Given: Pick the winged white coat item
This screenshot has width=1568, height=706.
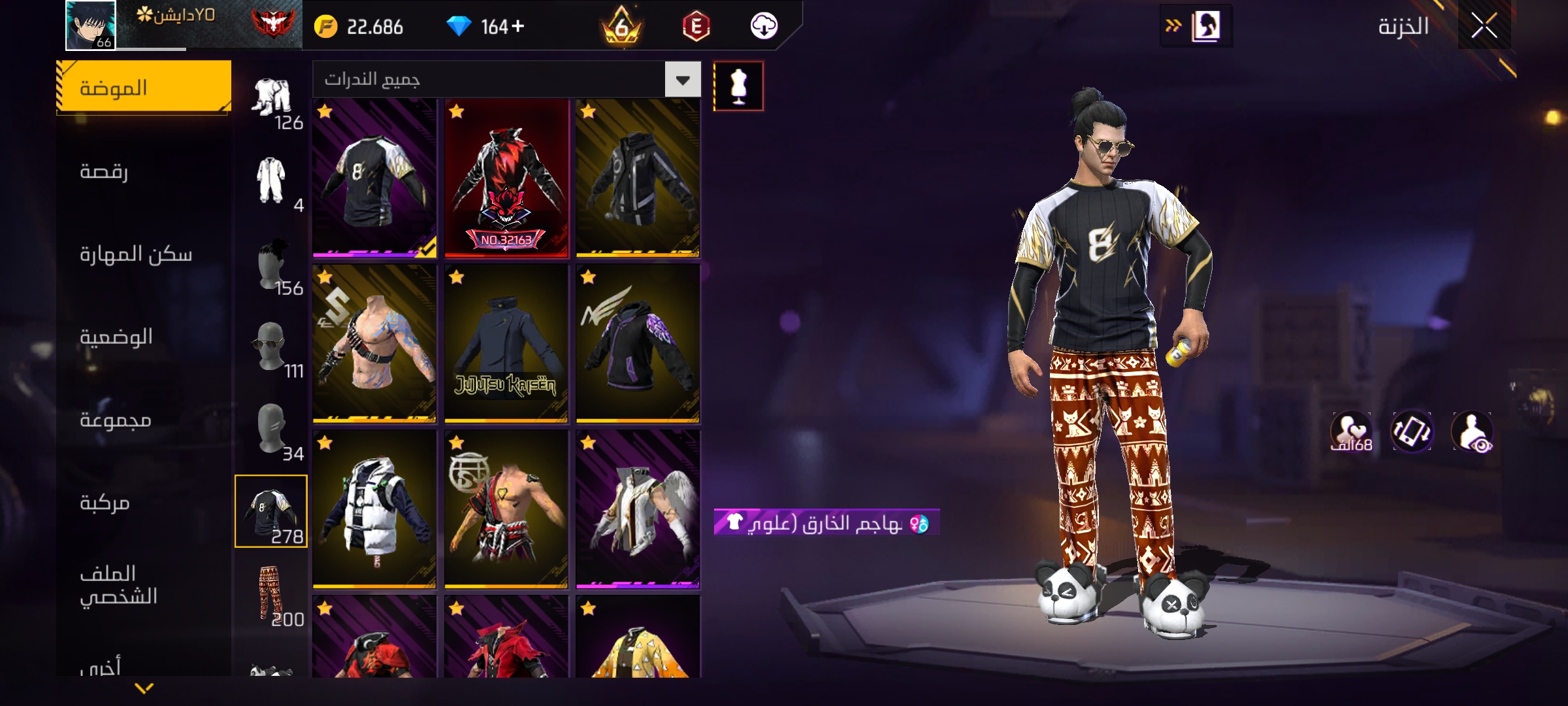Looking at the screenshot, I should (x=638, y=510).
